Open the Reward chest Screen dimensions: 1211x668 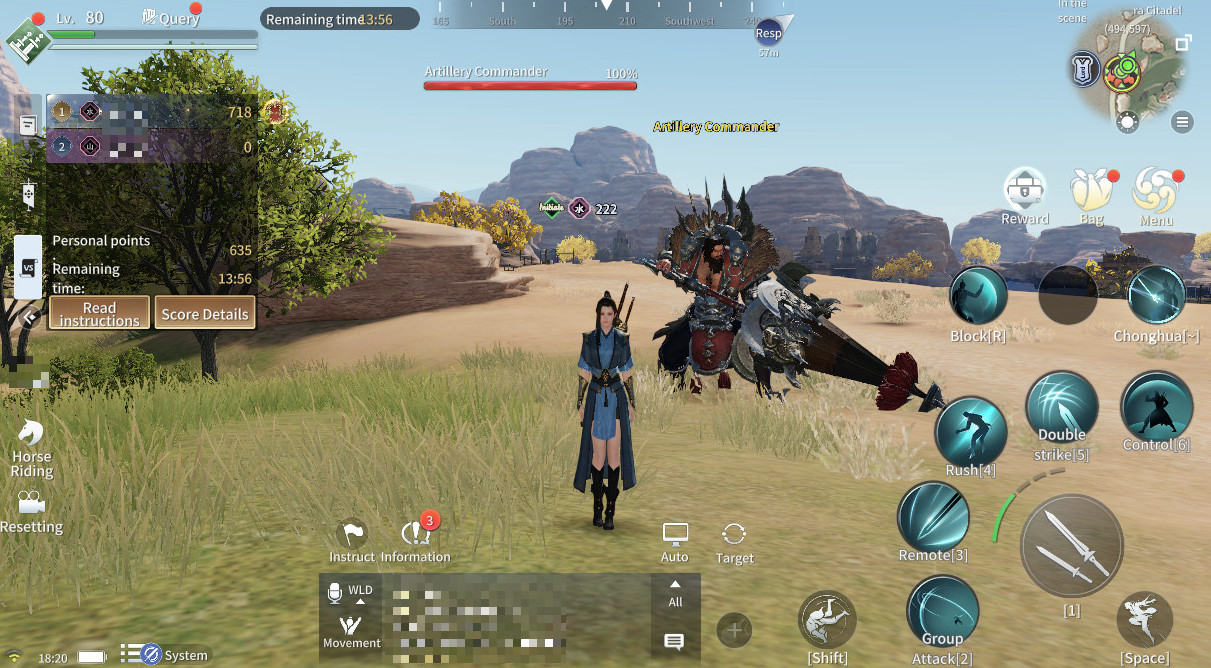click(x=1025, y=190)
